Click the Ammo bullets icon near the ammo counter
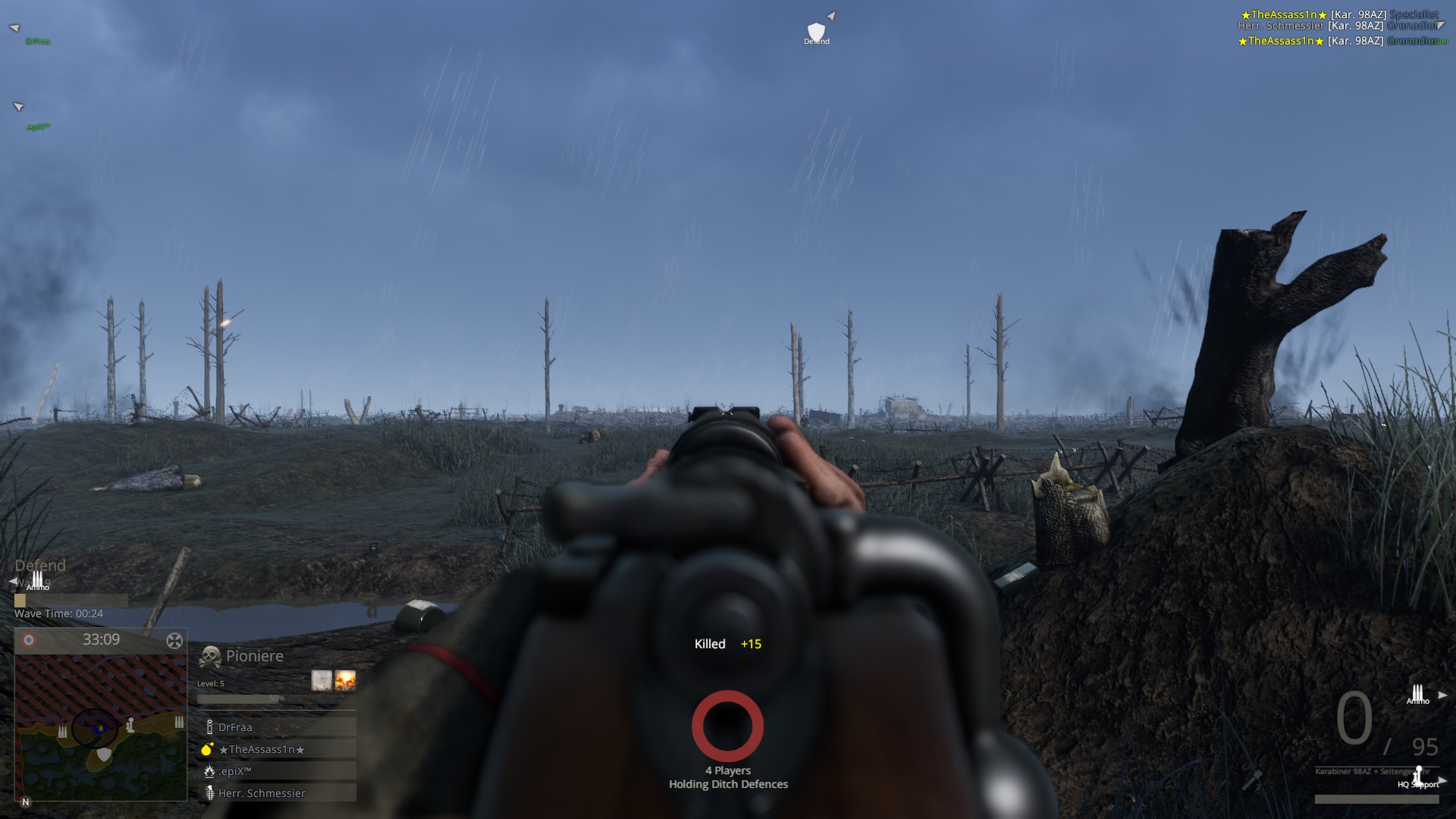The height and width of the screenshot is (819, 1456). [1417, 691]
